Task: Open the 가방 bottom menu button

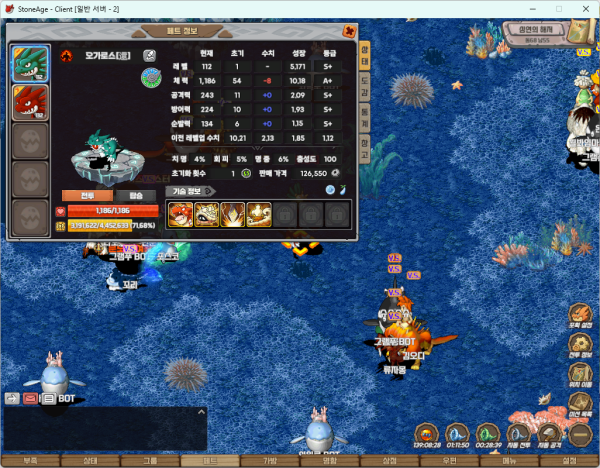Action: pyautogui.click(x=270, y=461)
